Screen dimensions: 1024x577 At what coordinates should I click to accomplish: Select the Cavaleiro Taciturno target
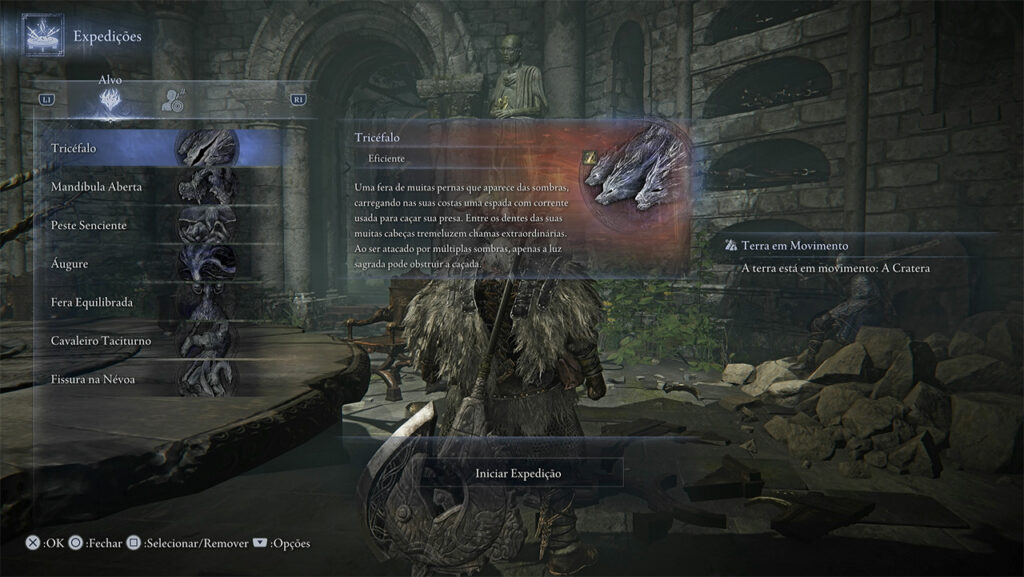(150, 341)
